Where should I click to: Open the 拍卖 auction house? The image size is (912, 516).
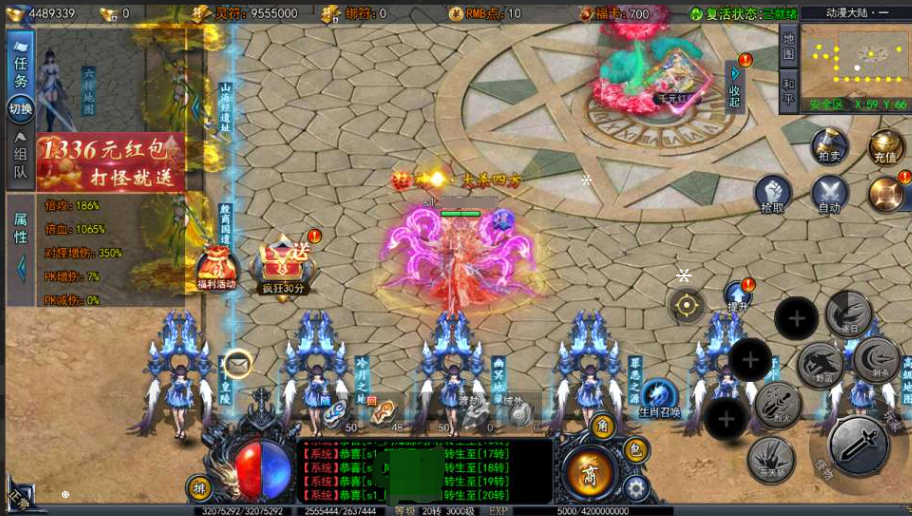click(829, 146)
